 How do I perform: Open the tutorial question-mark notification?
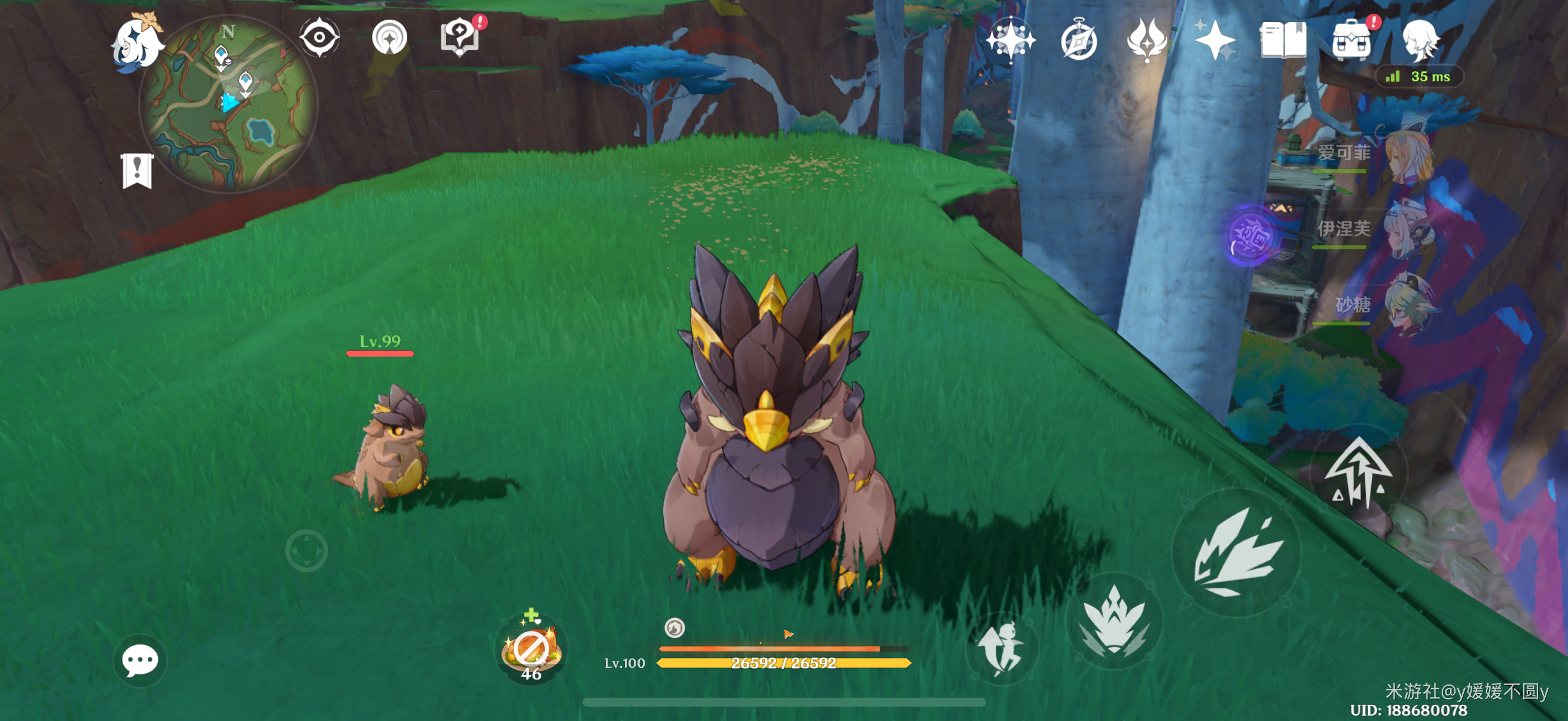click(x=460, y=38)
